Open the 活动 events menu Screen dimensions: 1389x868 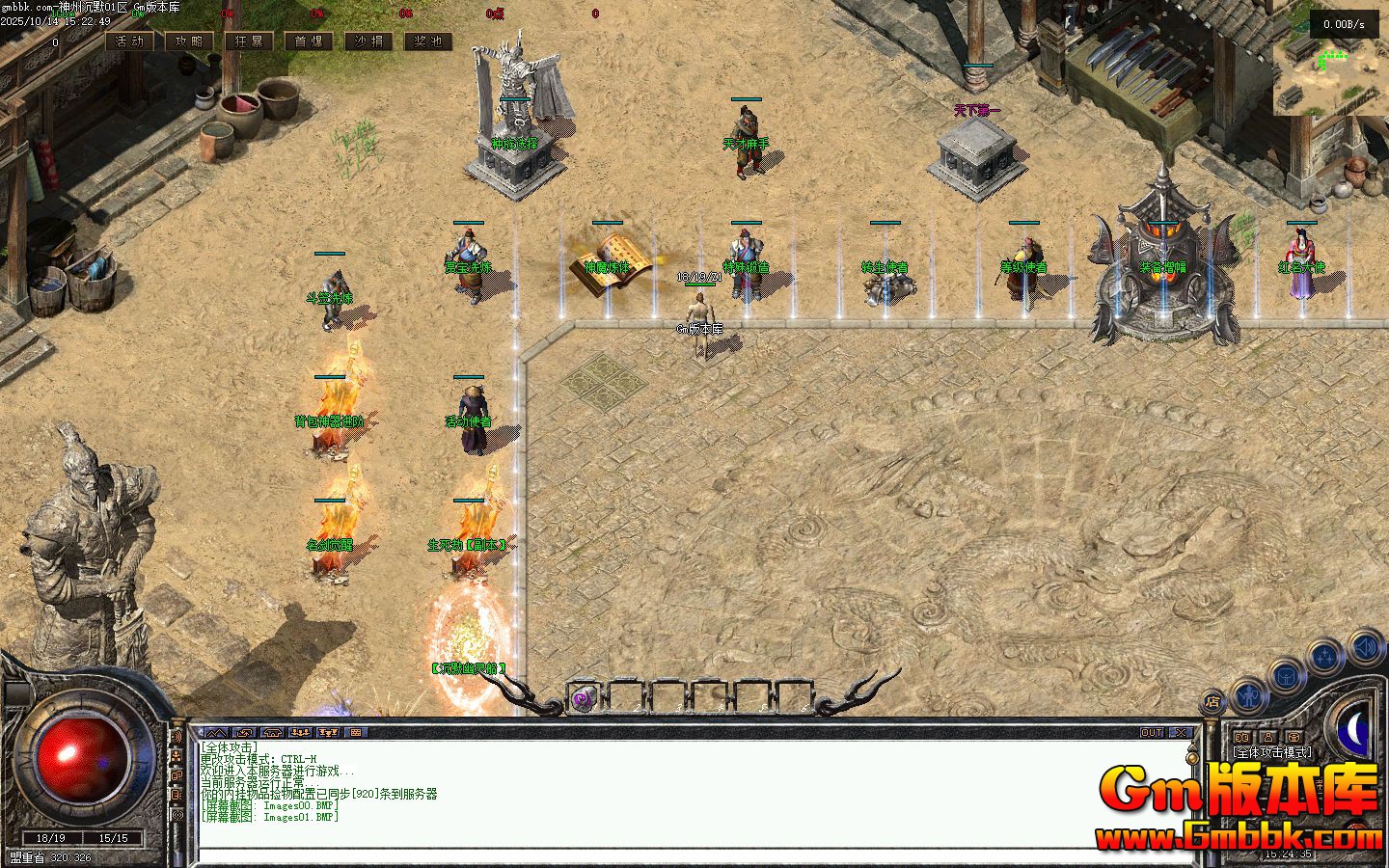coord(129,41)
